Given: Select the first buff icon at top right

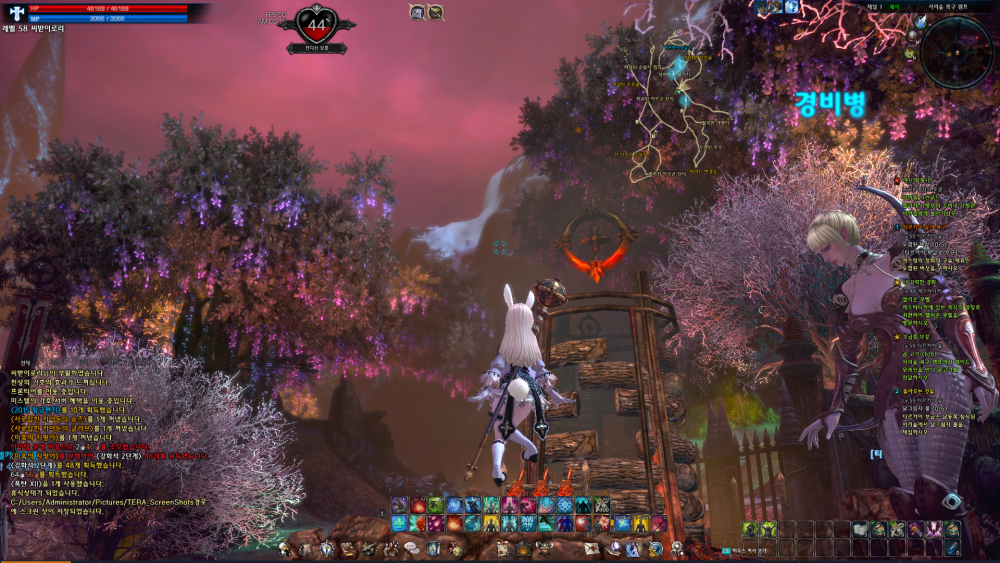Looking at the screenshot, I should 761,7.
